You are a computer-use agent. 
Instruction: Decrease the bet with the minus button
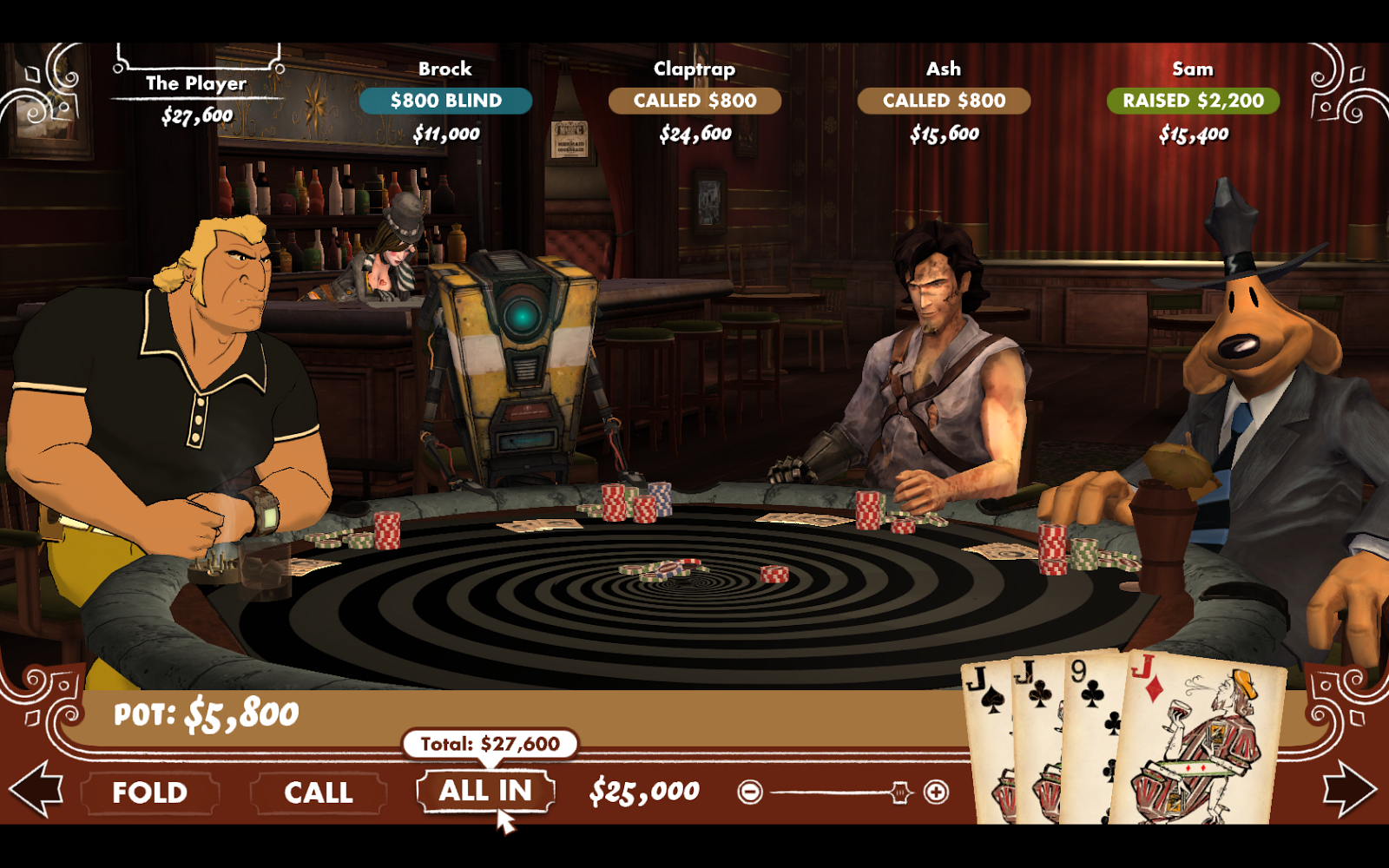click(x=750, y=792)
